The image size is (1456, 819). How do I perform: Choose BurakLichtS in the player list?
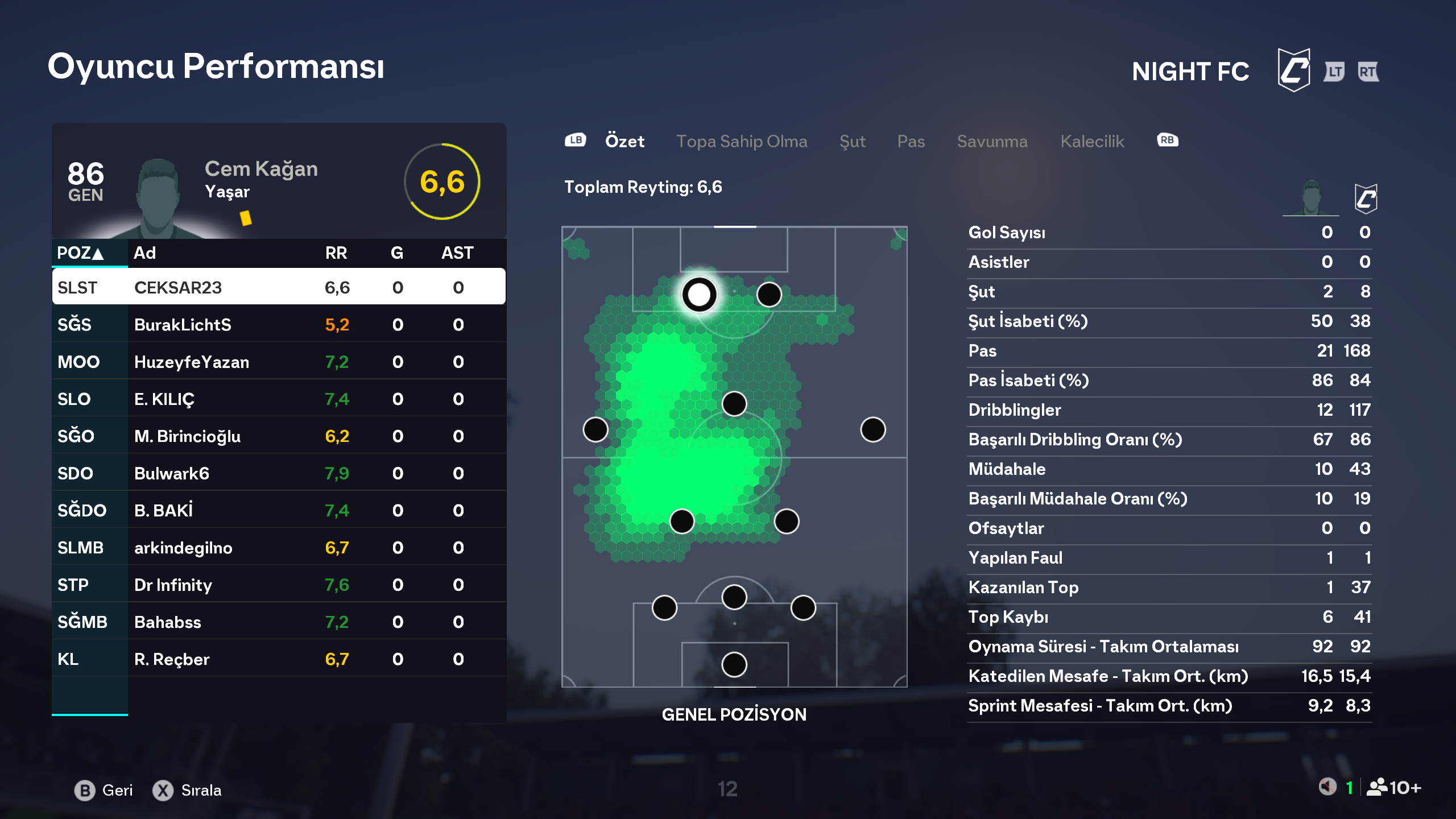click(279, 324)
